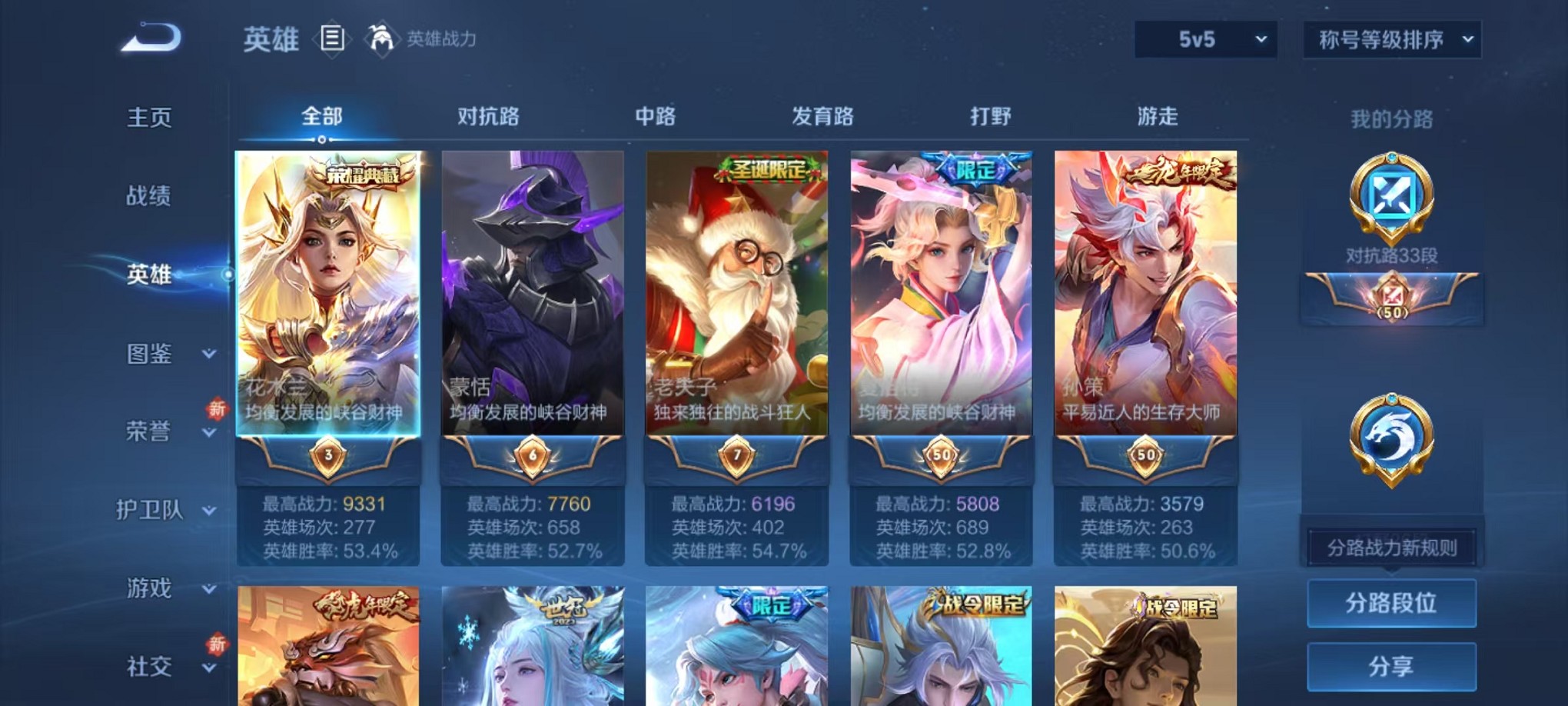Open the hero list document icon beside 英雄

click(x=334, y=38)
